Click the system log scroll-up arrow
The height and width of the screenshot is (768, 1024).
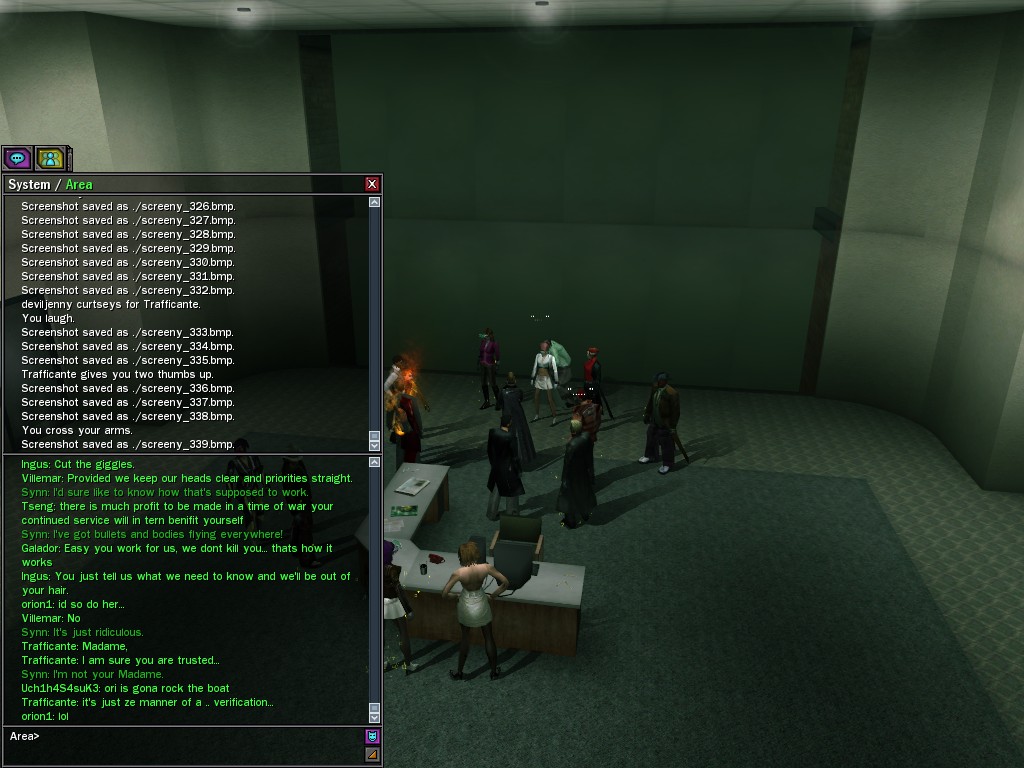pos(374,202)
